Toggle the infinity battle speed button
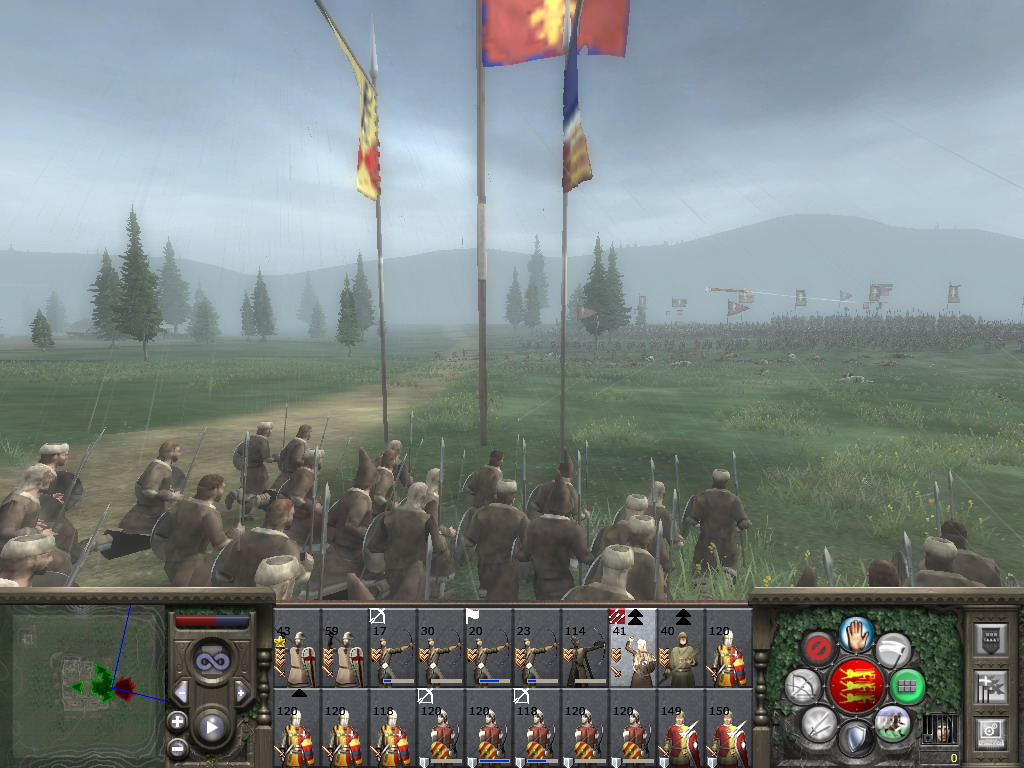 pyautogui.click(x=211, y=661)
